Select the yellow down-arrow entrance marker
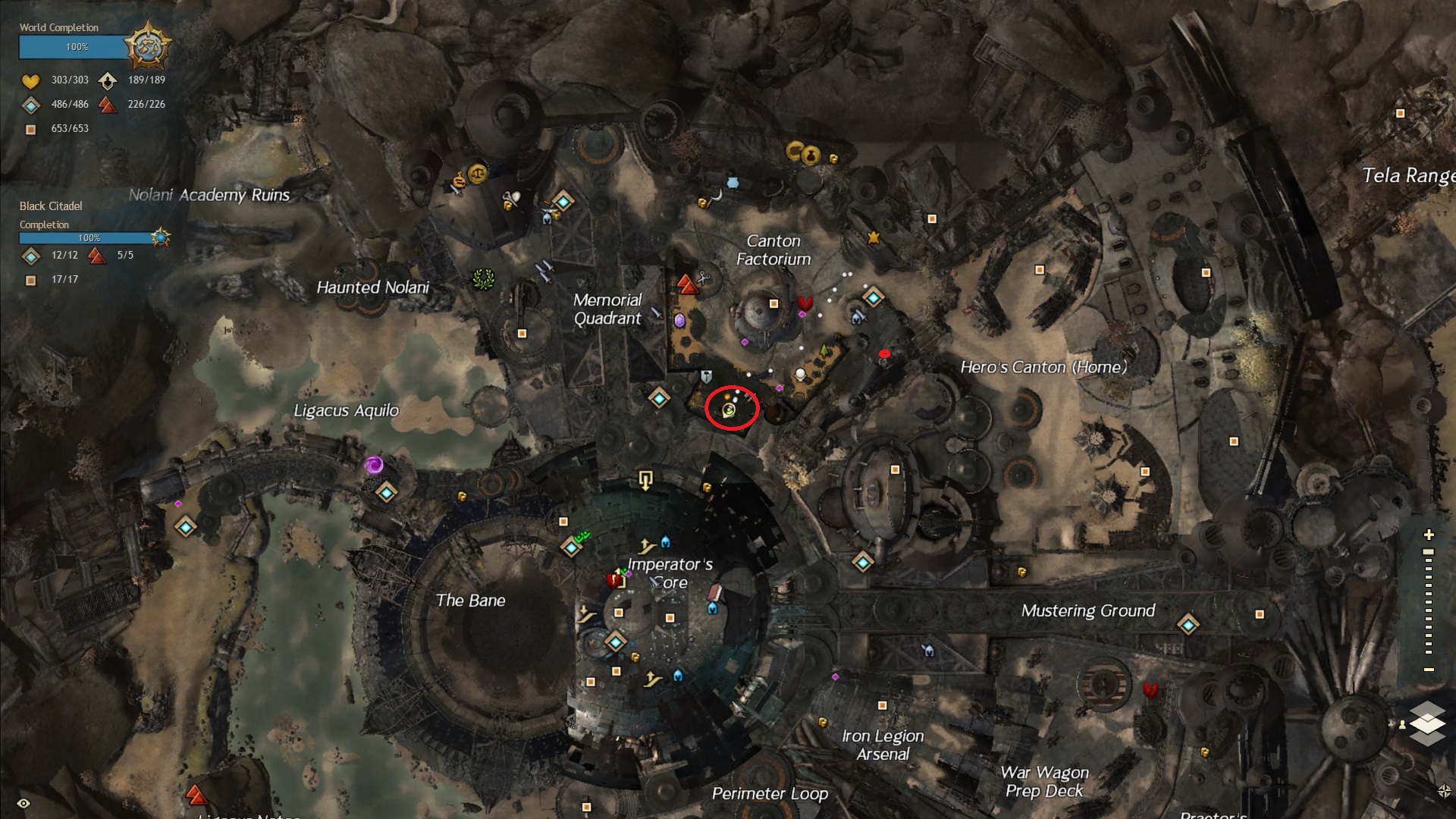The height and width of the screenshot is (819, 1456). tap(646, 480)
